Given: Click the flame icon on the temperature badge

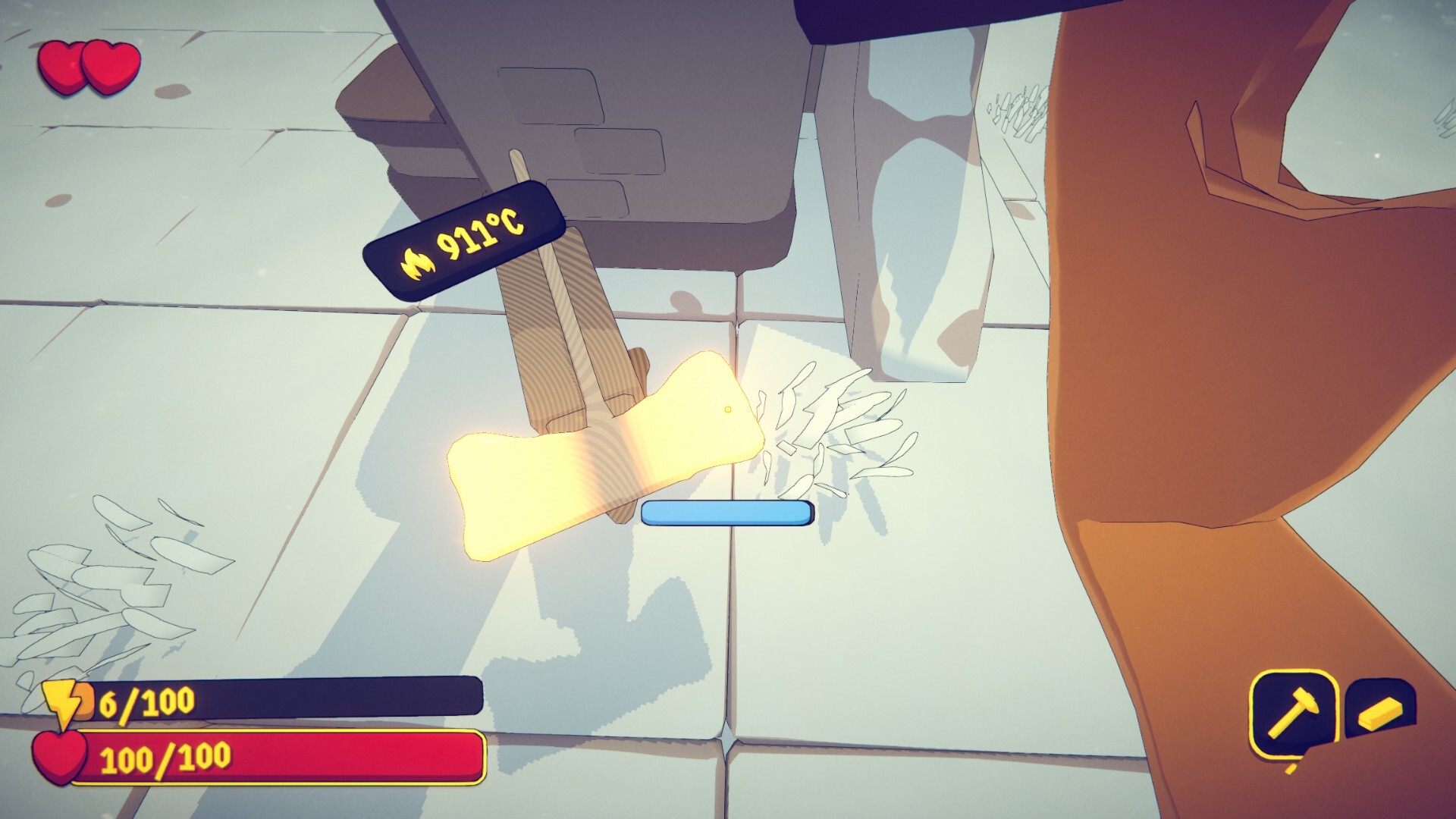Looking at the screenshot, I should [x=416, y=264].
